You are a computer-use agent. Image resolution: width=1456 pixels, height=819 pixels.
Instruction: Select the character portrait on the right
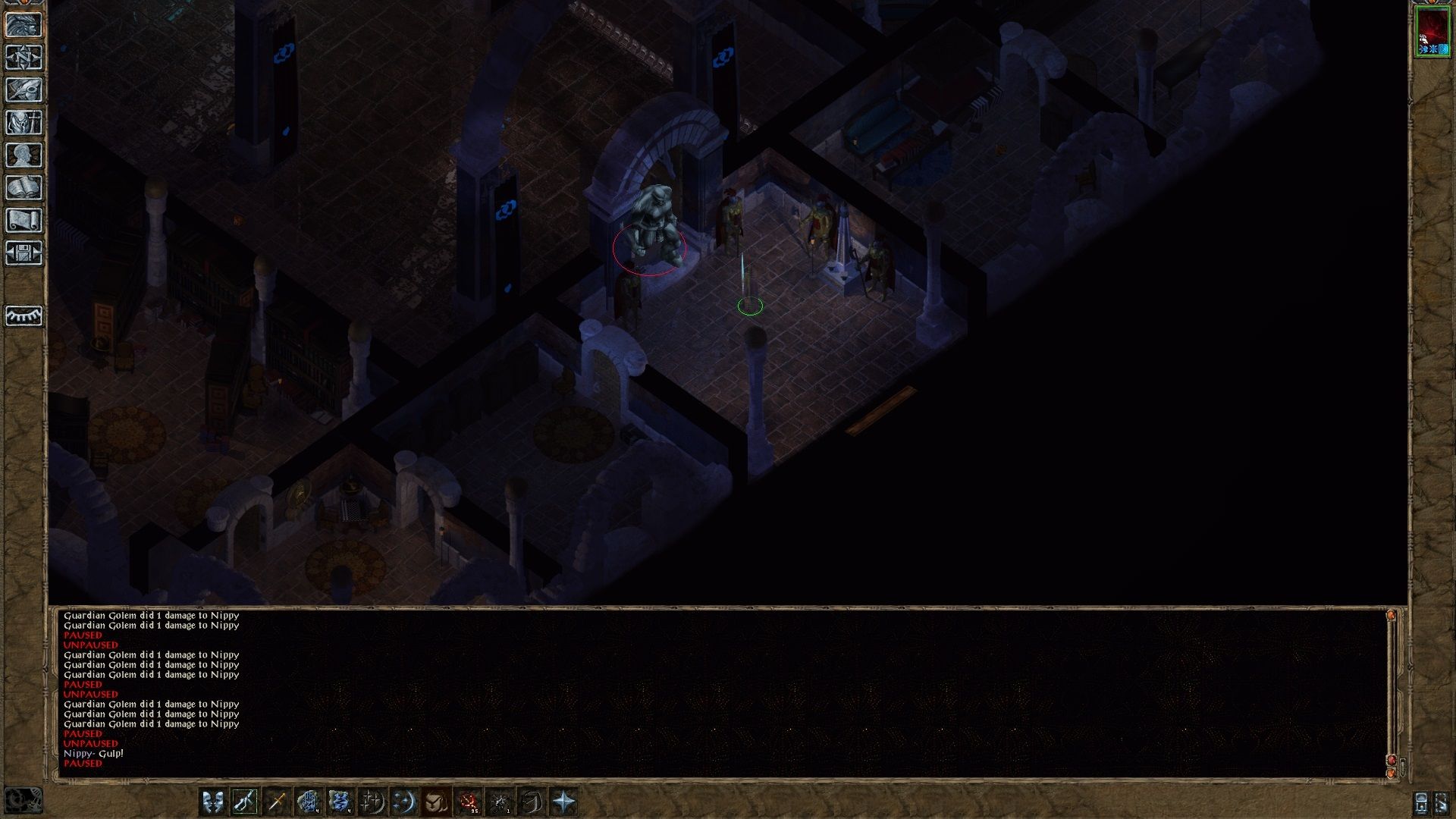coord(1432,34)
